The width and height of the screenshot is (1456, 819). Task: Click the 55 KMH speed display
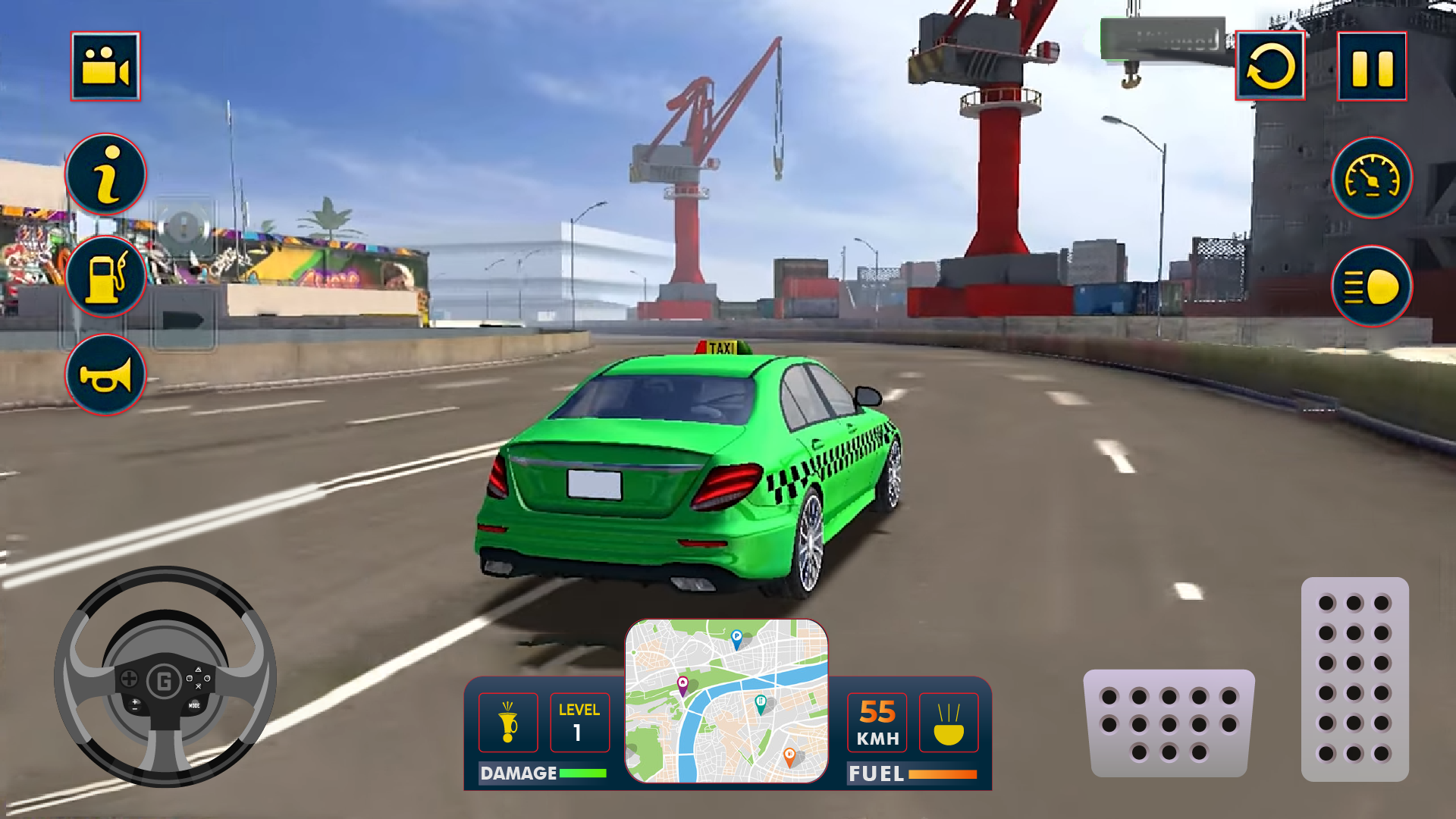click(878, 723)
